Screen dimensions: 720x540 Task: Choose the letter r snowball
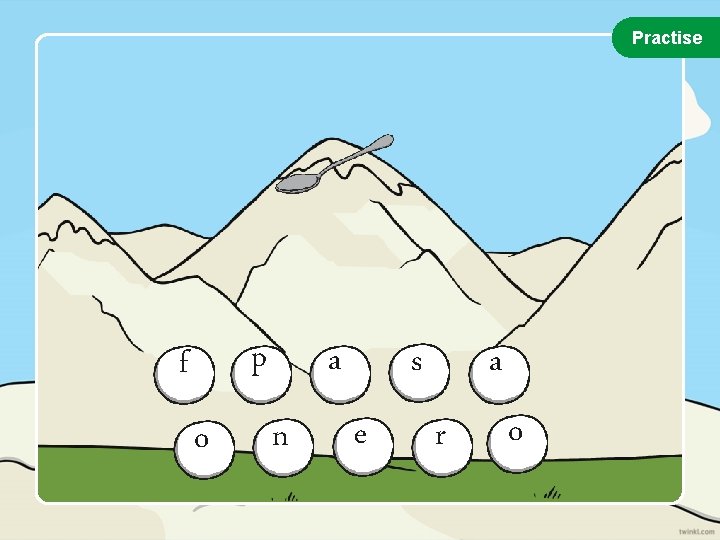(441, 441)
